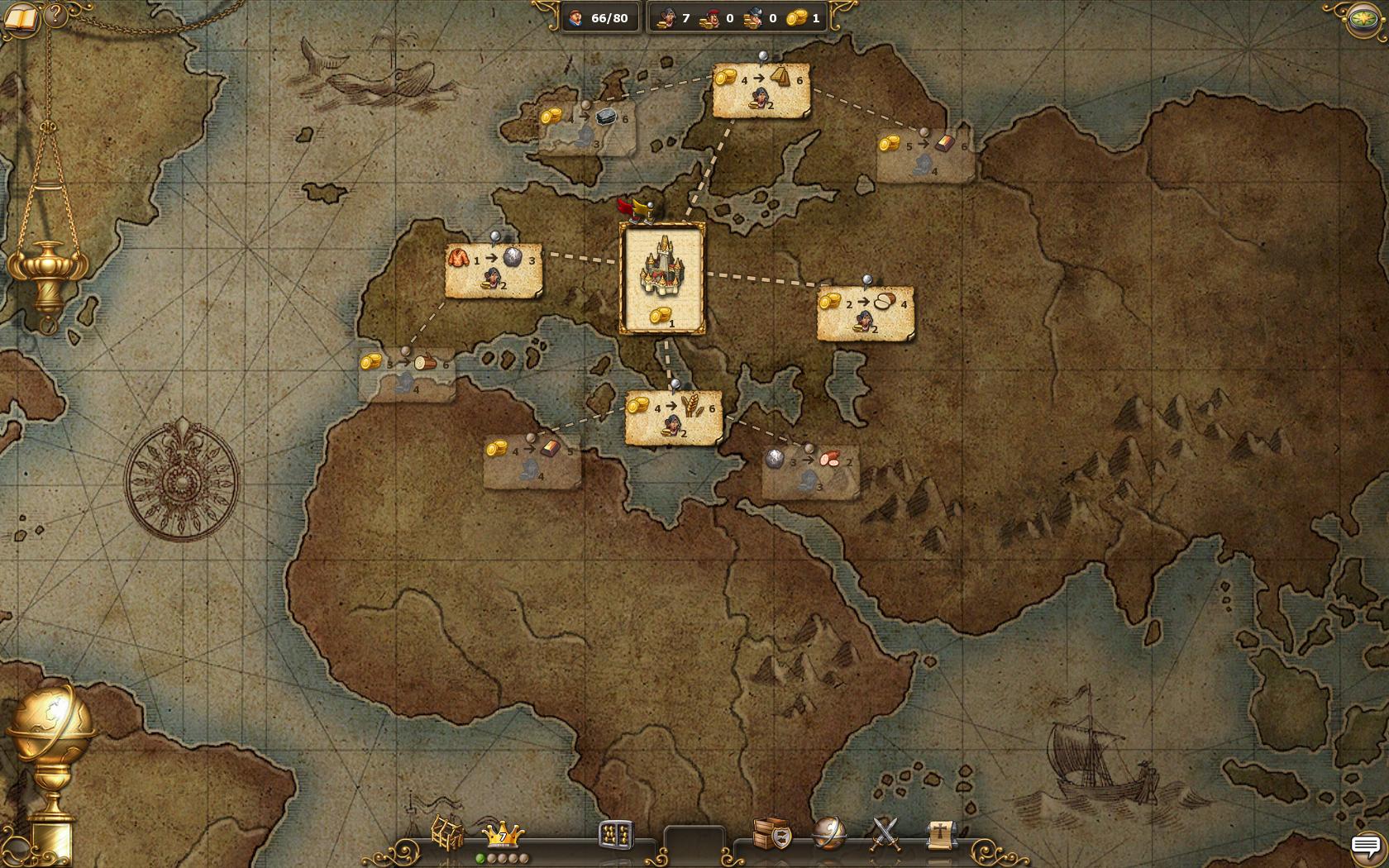Screen dimensions: 1389x868
Task: Open the book icon in the top-left corner
Action: pos(20,17)
